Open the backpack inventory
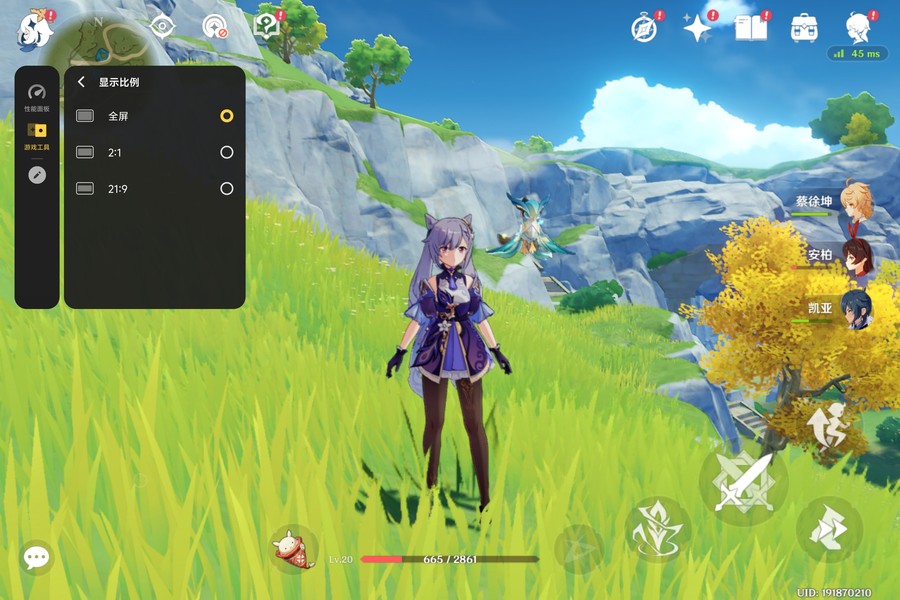This screenshot has height=600, width=900. click(803, 28)
